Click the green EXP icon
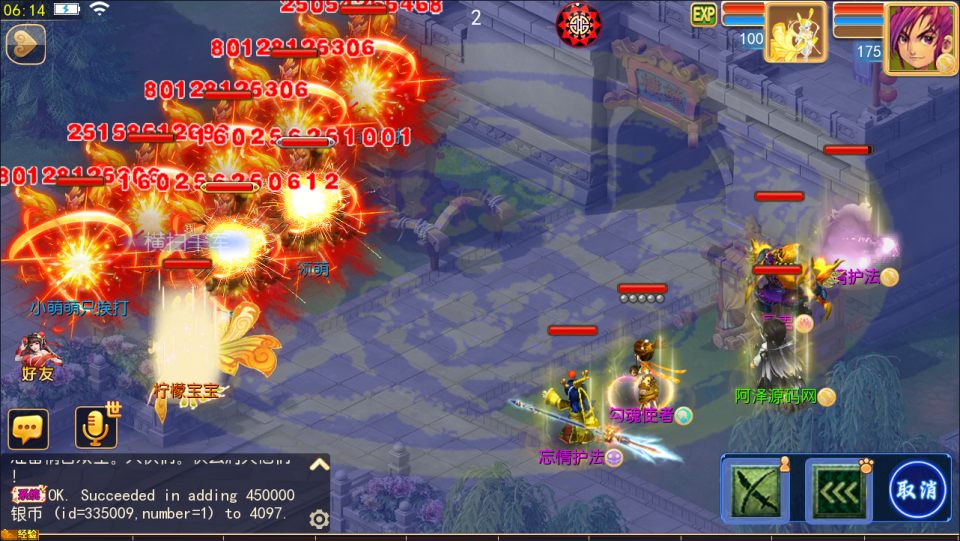Screen dimensions: 960x541 (704, 14)
